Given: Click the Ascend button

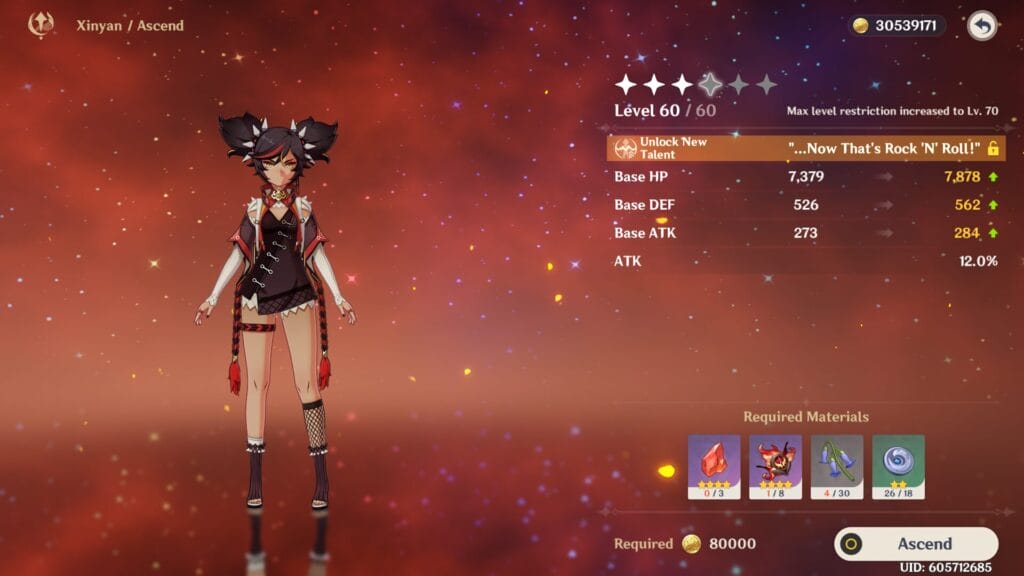Looking at the screenshot, I should click(x=916, y=544).
